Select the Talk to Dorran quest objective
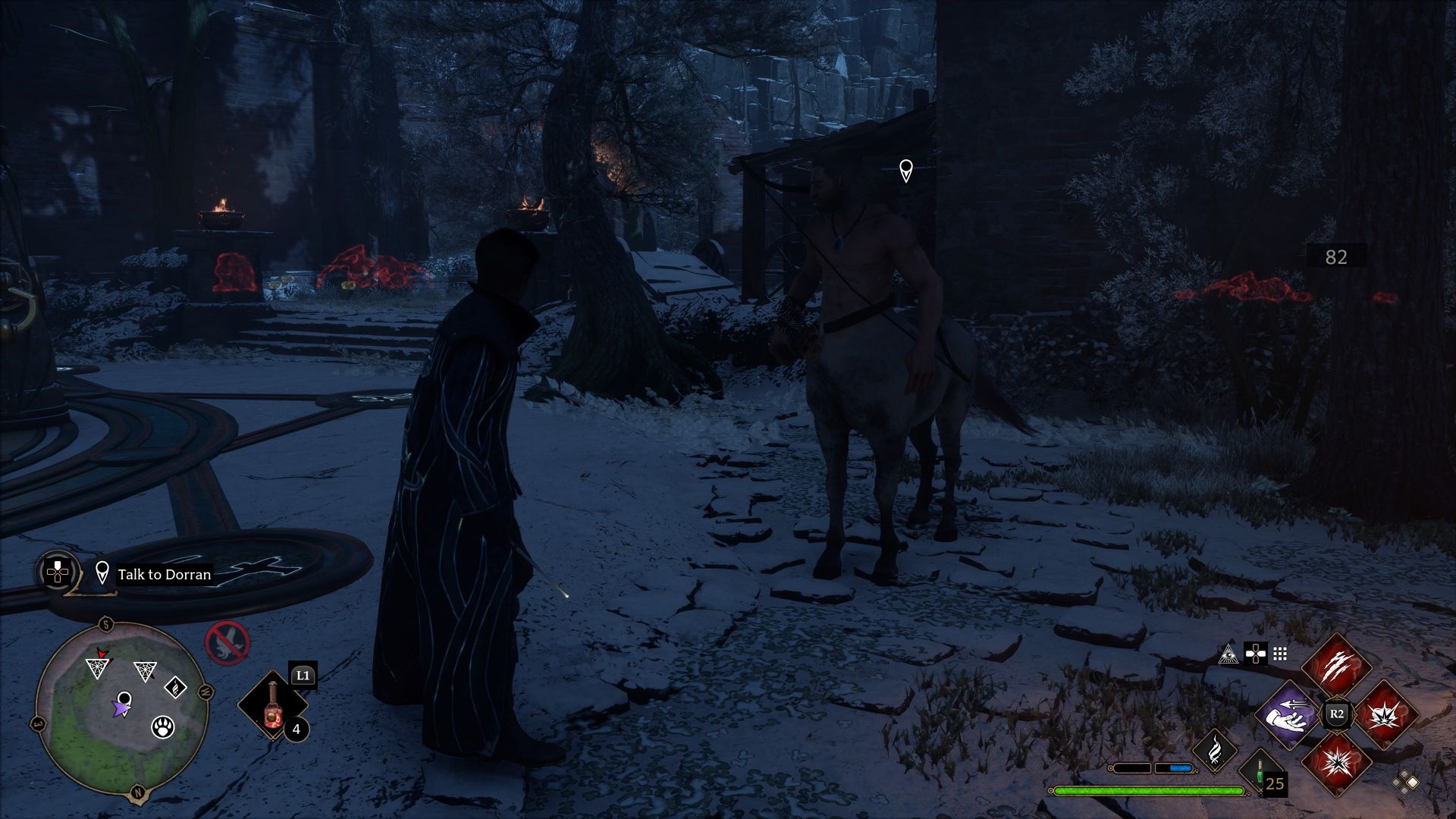 click(x=164, y=575)
